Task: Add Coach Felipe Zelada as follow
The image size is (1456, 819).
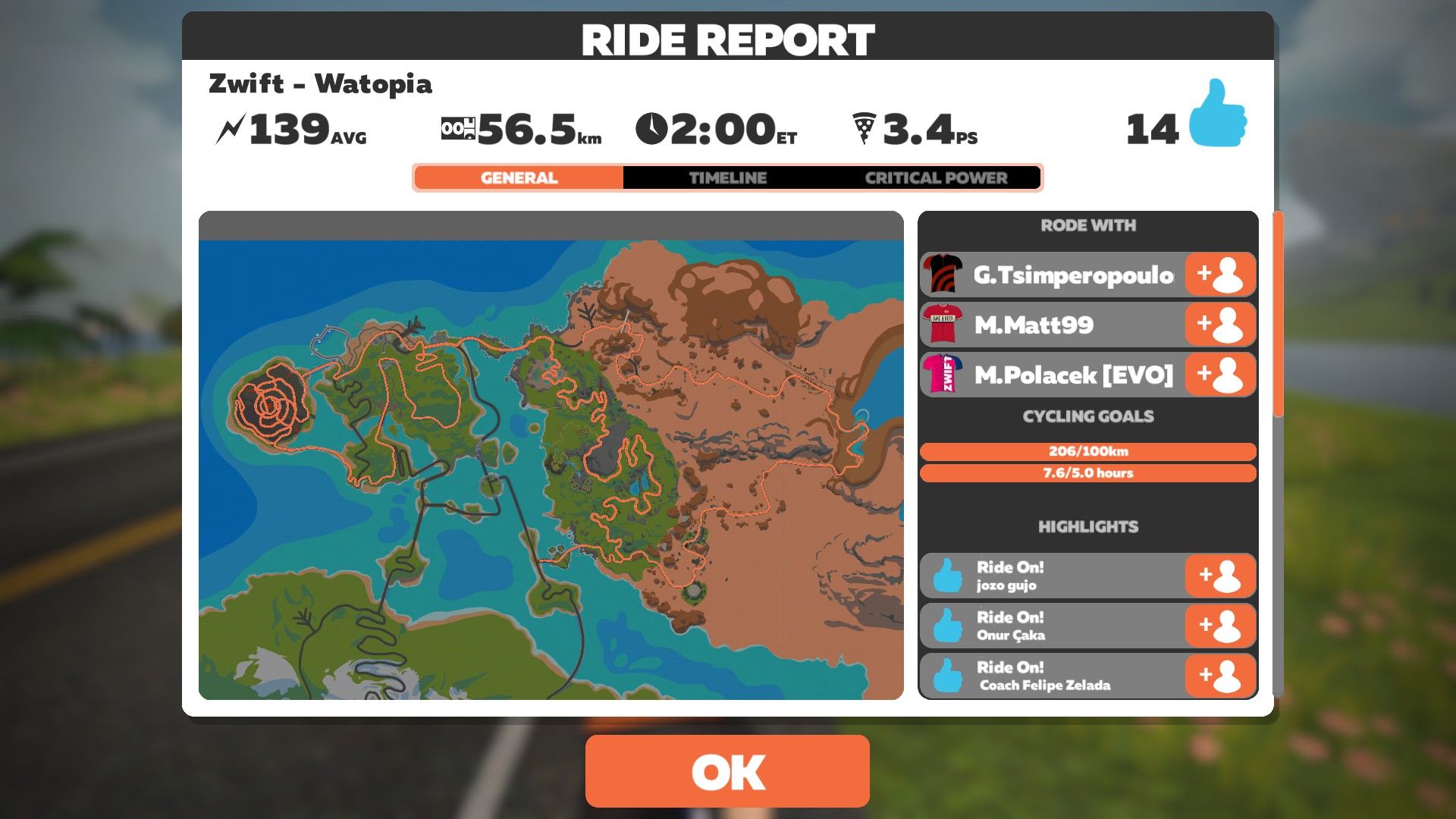Action: pos(1219,676)
